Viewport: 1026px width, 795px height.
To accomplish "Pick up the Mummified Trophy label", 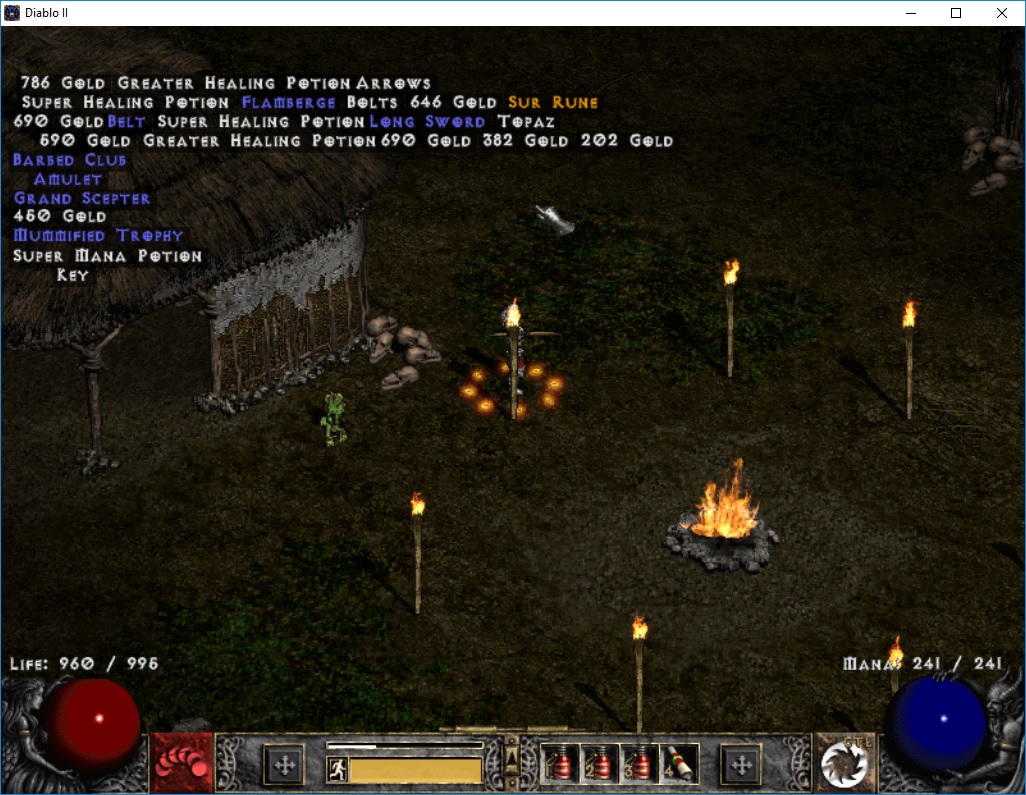I will [98, 236].
